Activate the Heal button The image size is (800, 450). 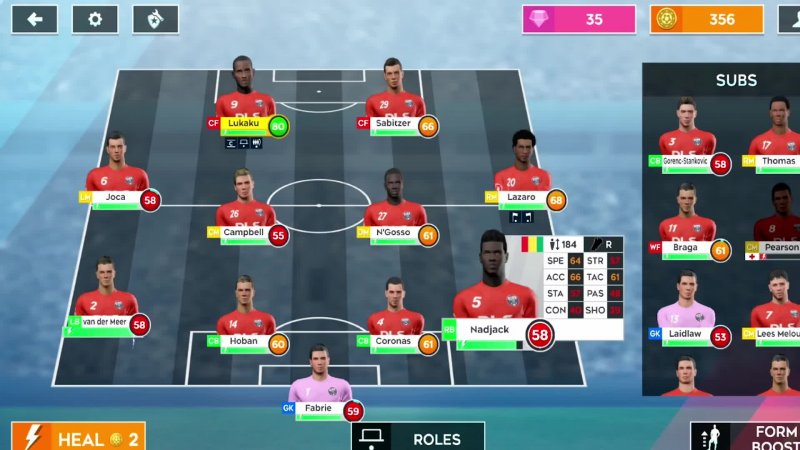point(78,437)
